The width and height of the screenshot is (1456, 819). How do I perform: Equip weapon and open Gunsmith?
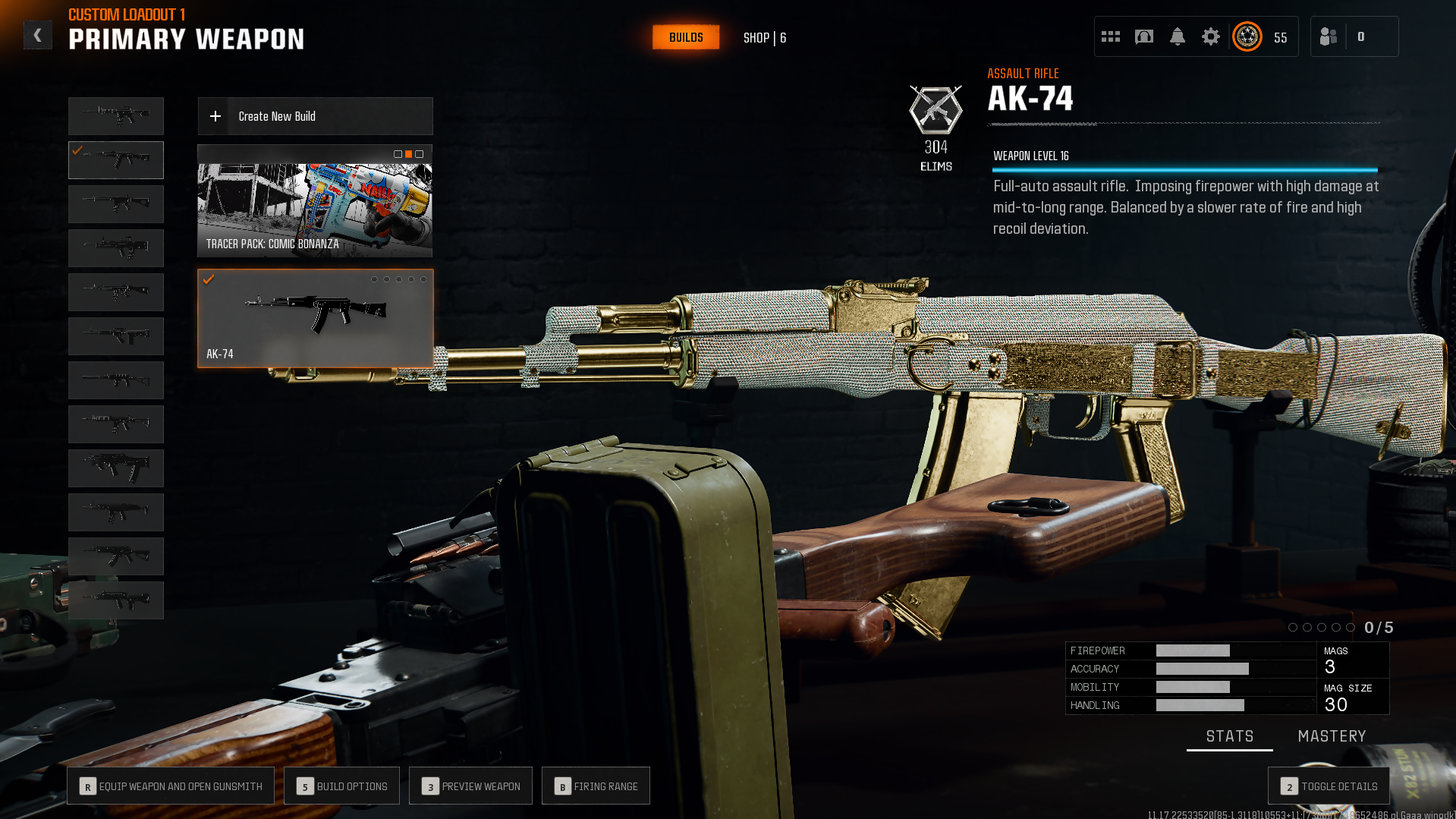tap(171, 786)
